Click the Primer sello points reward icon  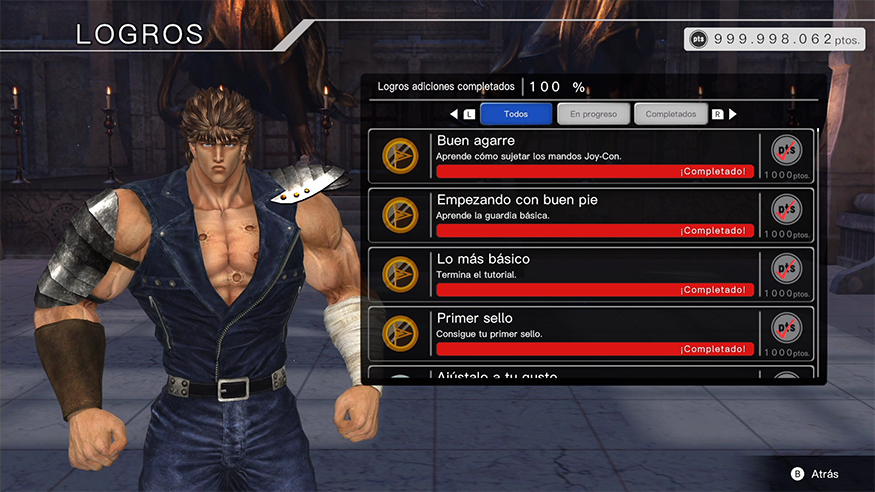(x=787, y=328)
